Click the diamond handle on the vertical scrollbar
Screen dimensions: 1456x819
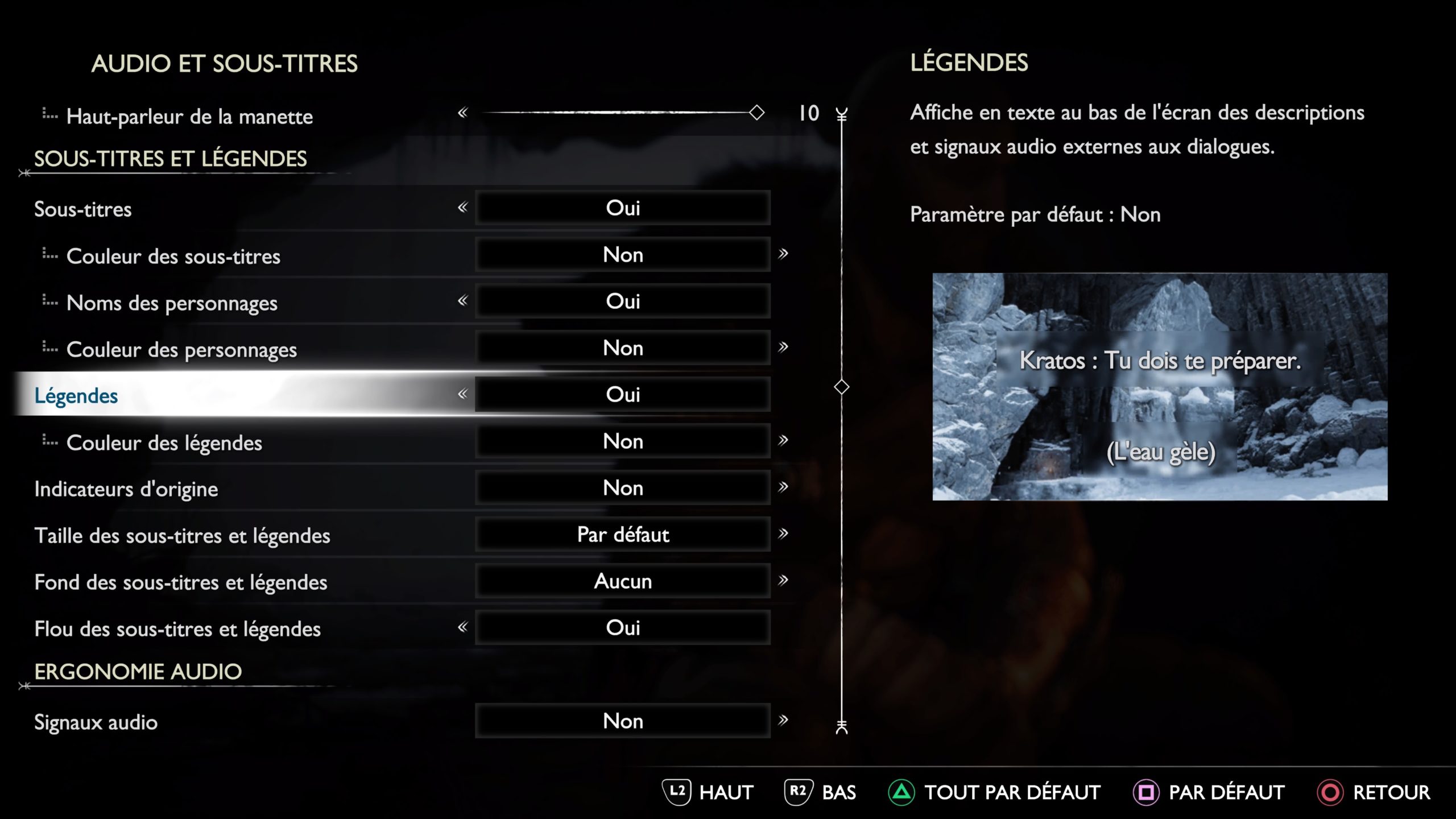point(842,387)
